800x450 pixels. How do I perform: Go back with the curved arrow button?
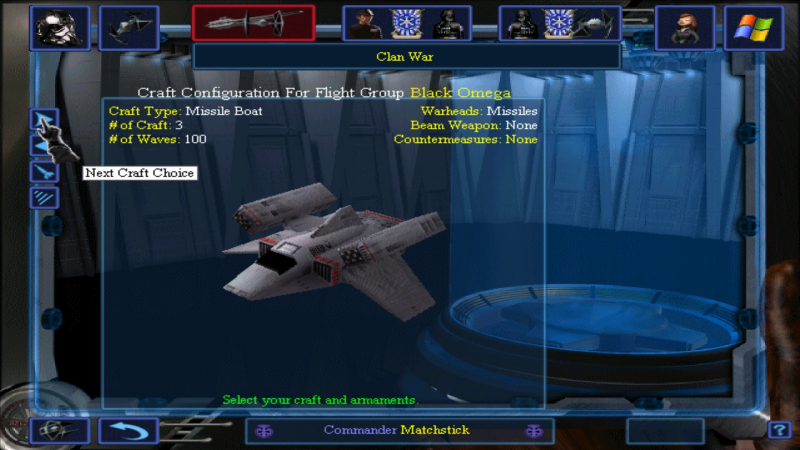click(128, 431)
